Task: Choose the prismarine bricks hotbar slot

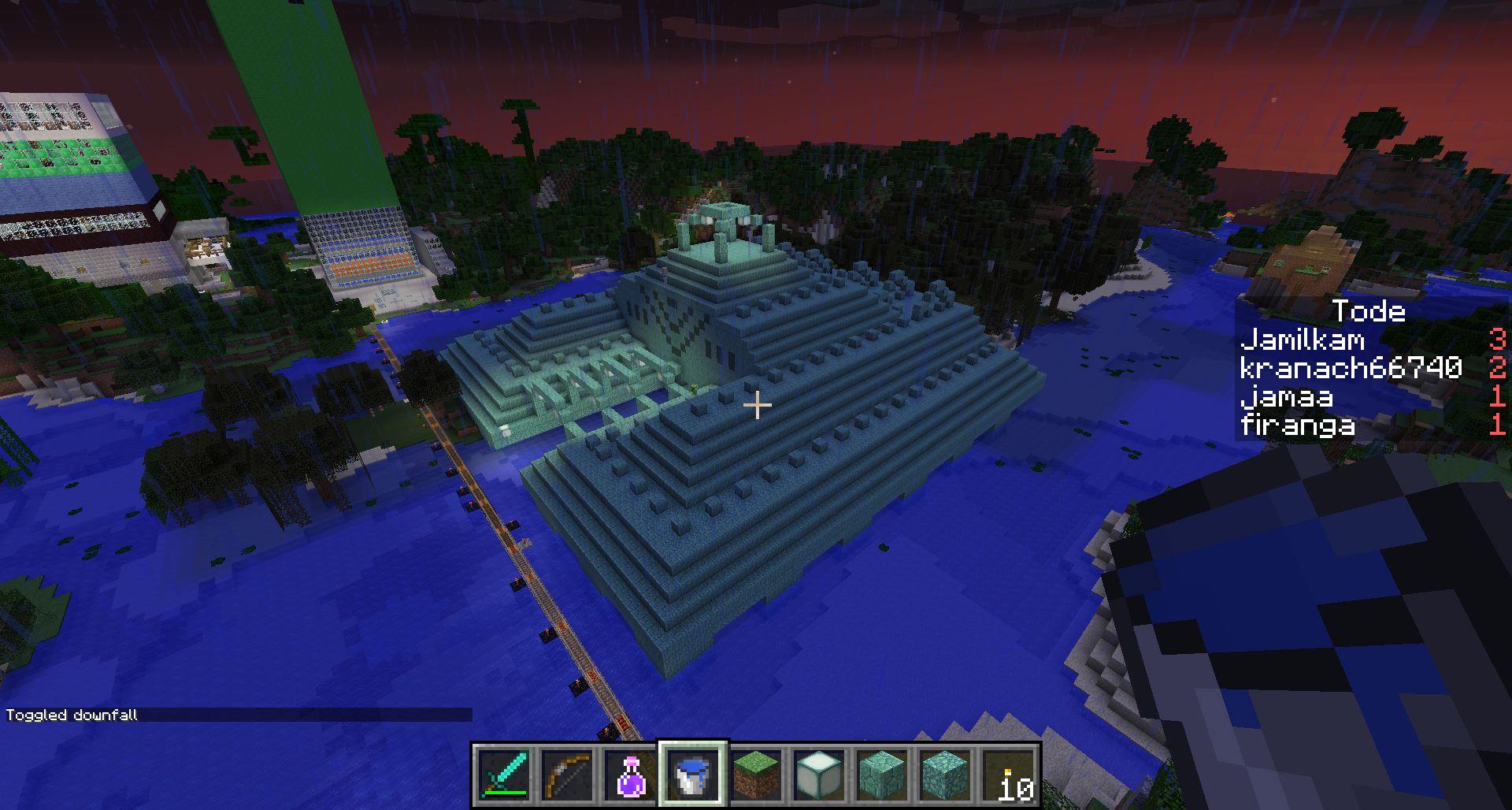Action: click(882, 775)
